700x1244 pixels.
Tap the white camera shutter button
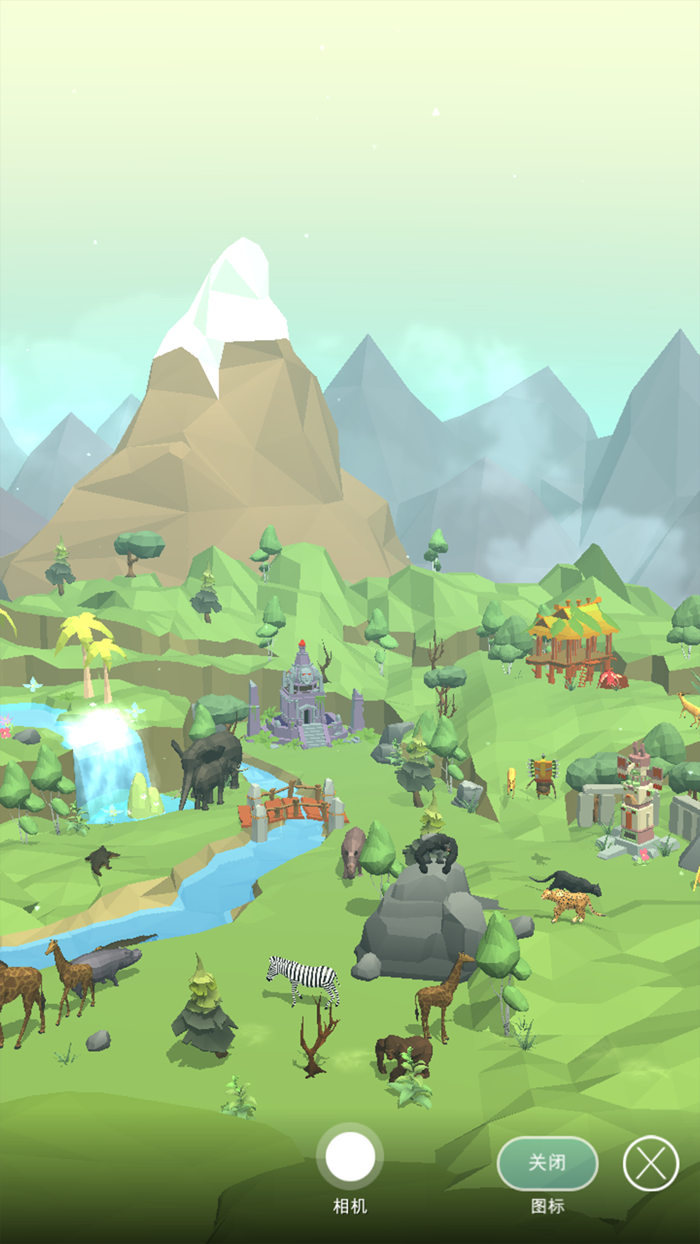[350, 1157]
